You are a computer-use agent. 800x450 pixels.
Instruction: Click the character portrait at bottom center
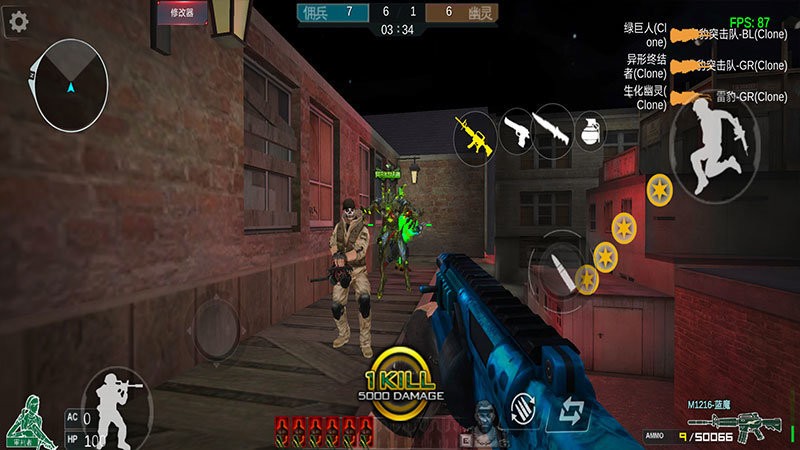pos(487,423)
